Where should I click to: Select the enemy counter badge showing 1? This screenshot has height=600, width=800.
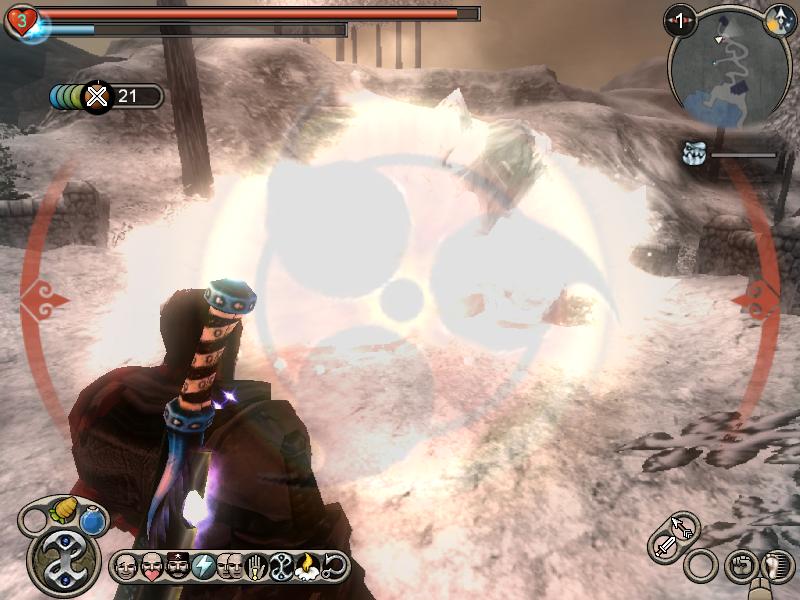coord(681,19)
